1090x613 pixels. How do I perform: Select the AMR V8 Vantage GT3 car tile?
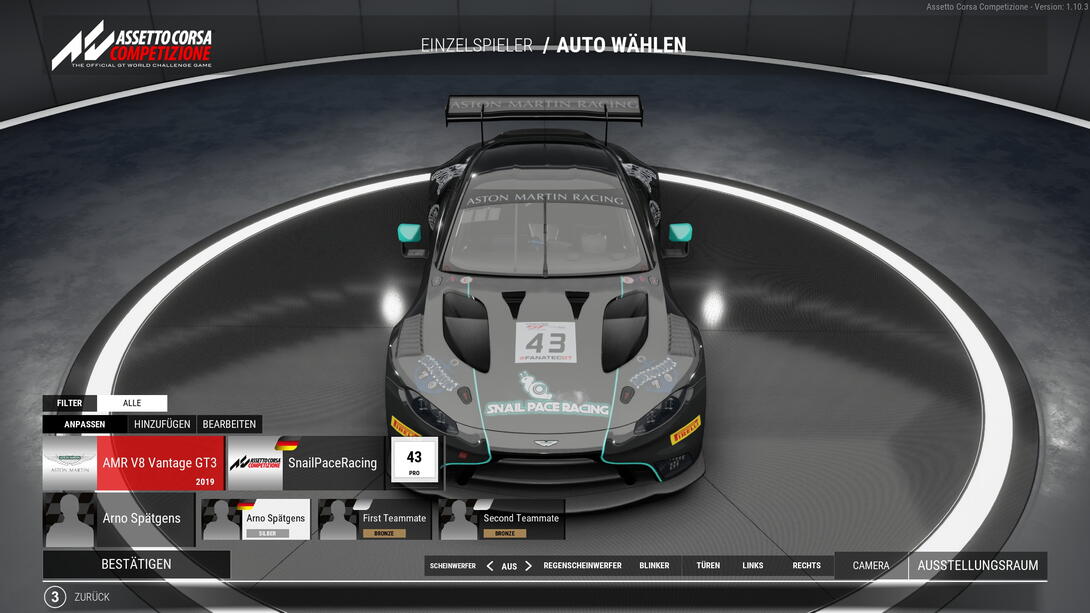click(x=133, y=463)
